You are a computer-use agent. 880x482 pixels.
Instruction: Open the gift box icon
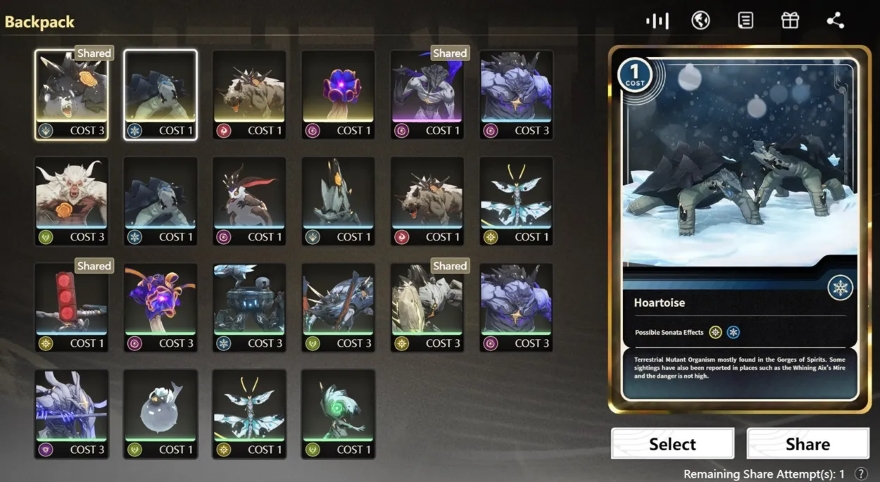790,20
